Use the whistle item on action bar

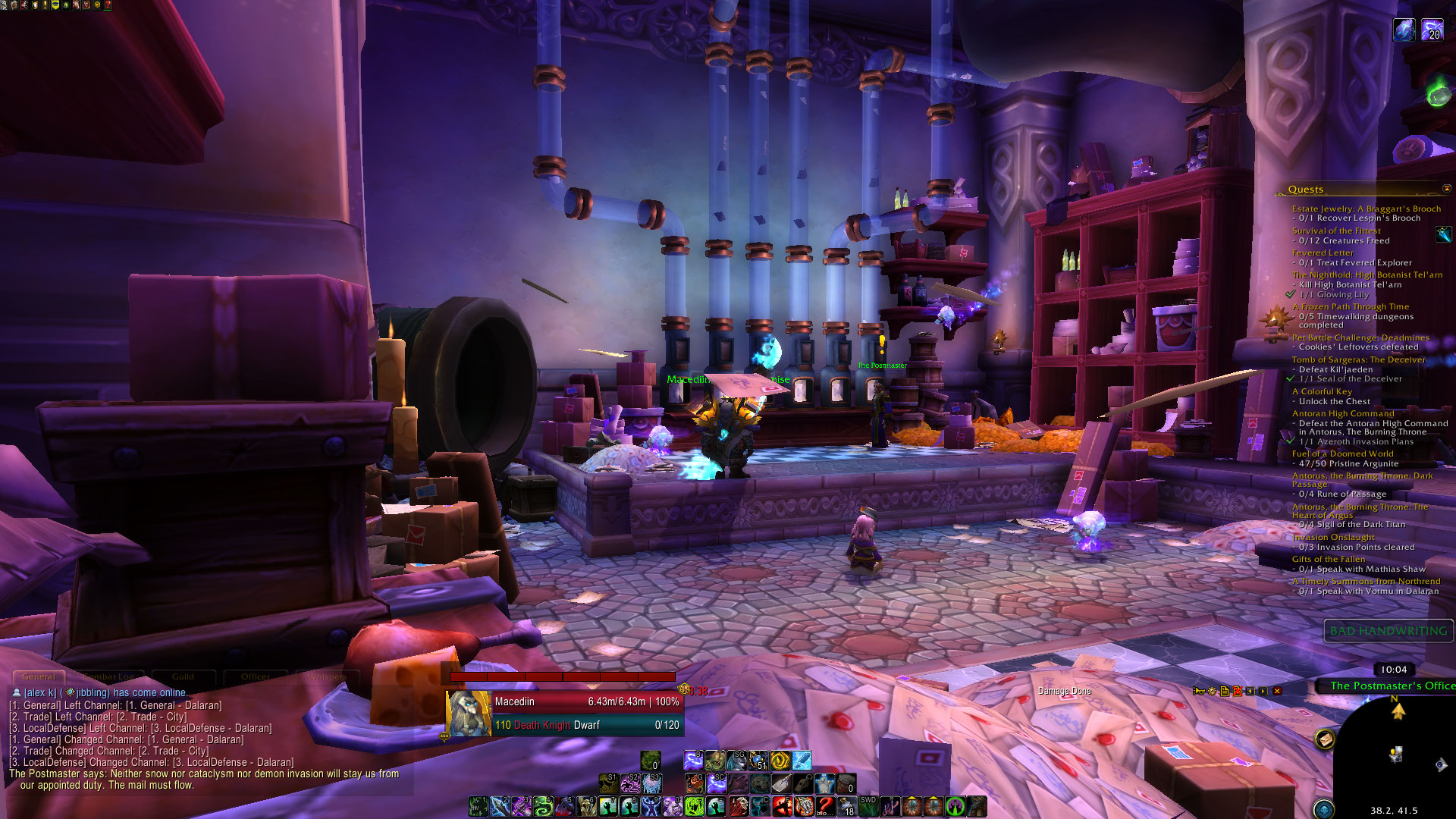[x=802, y=783]
